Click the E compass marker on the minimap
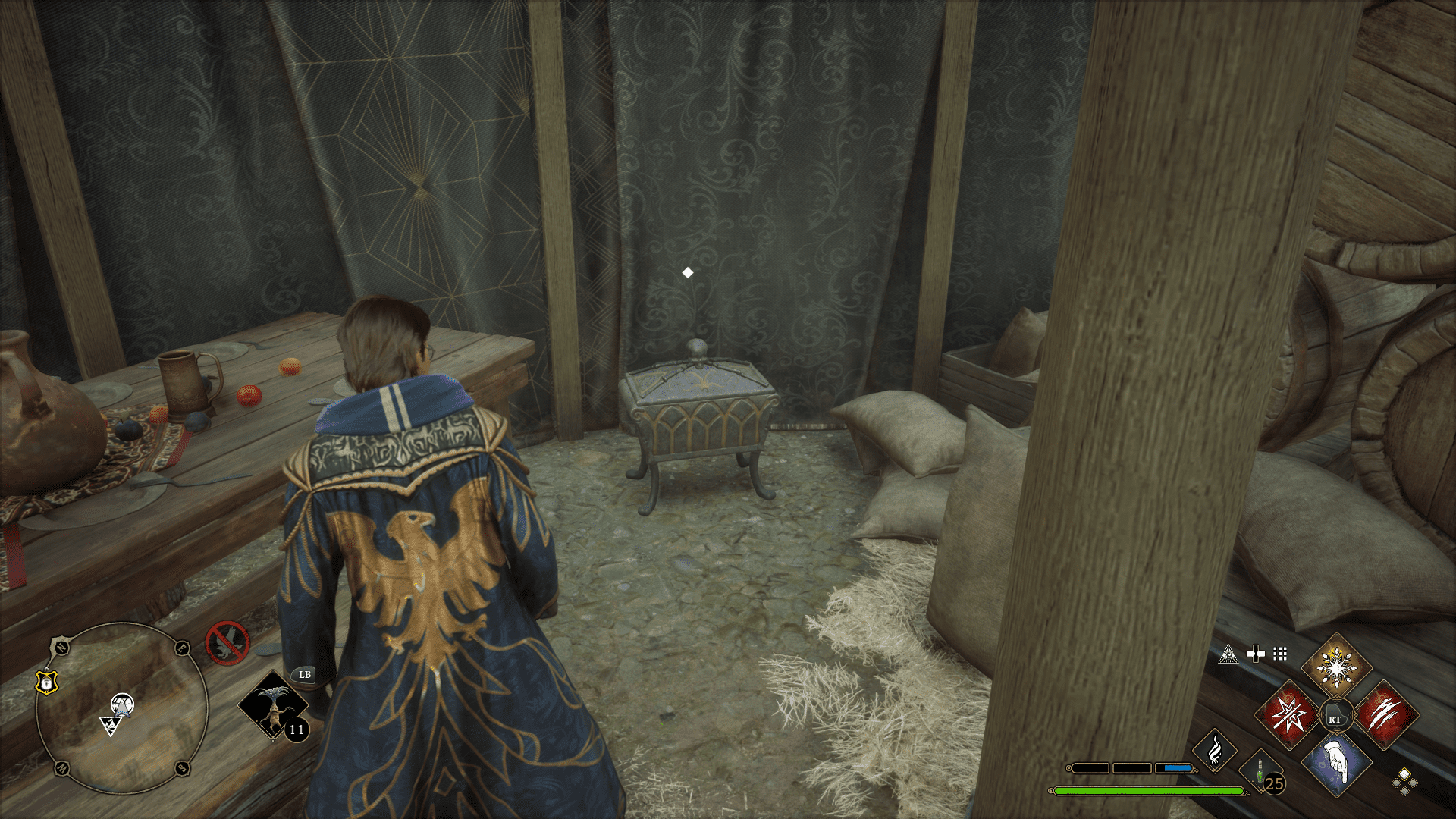 [x=181, y=648]
